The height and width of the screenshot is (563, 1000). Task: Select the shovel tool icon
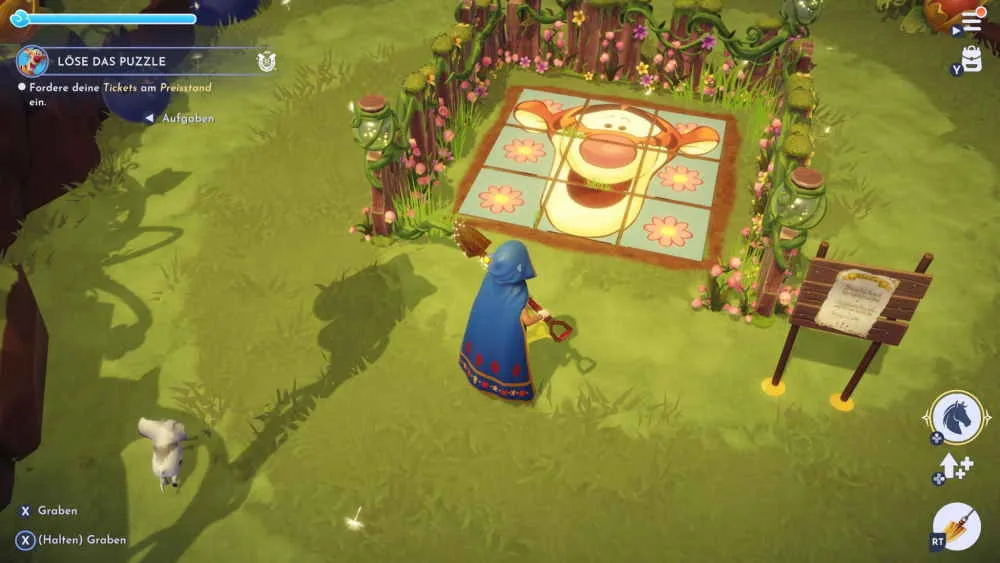click(957, 525)
